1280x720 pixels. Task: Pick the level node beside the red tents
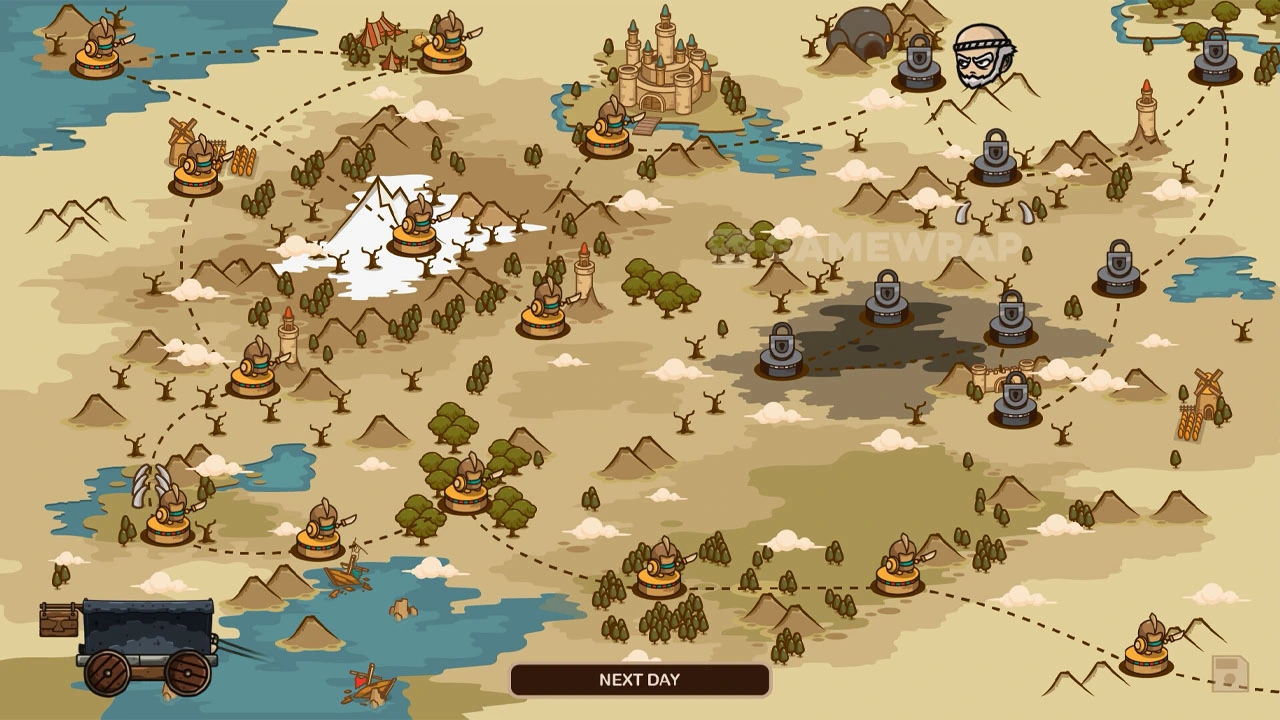pos(446,46)
